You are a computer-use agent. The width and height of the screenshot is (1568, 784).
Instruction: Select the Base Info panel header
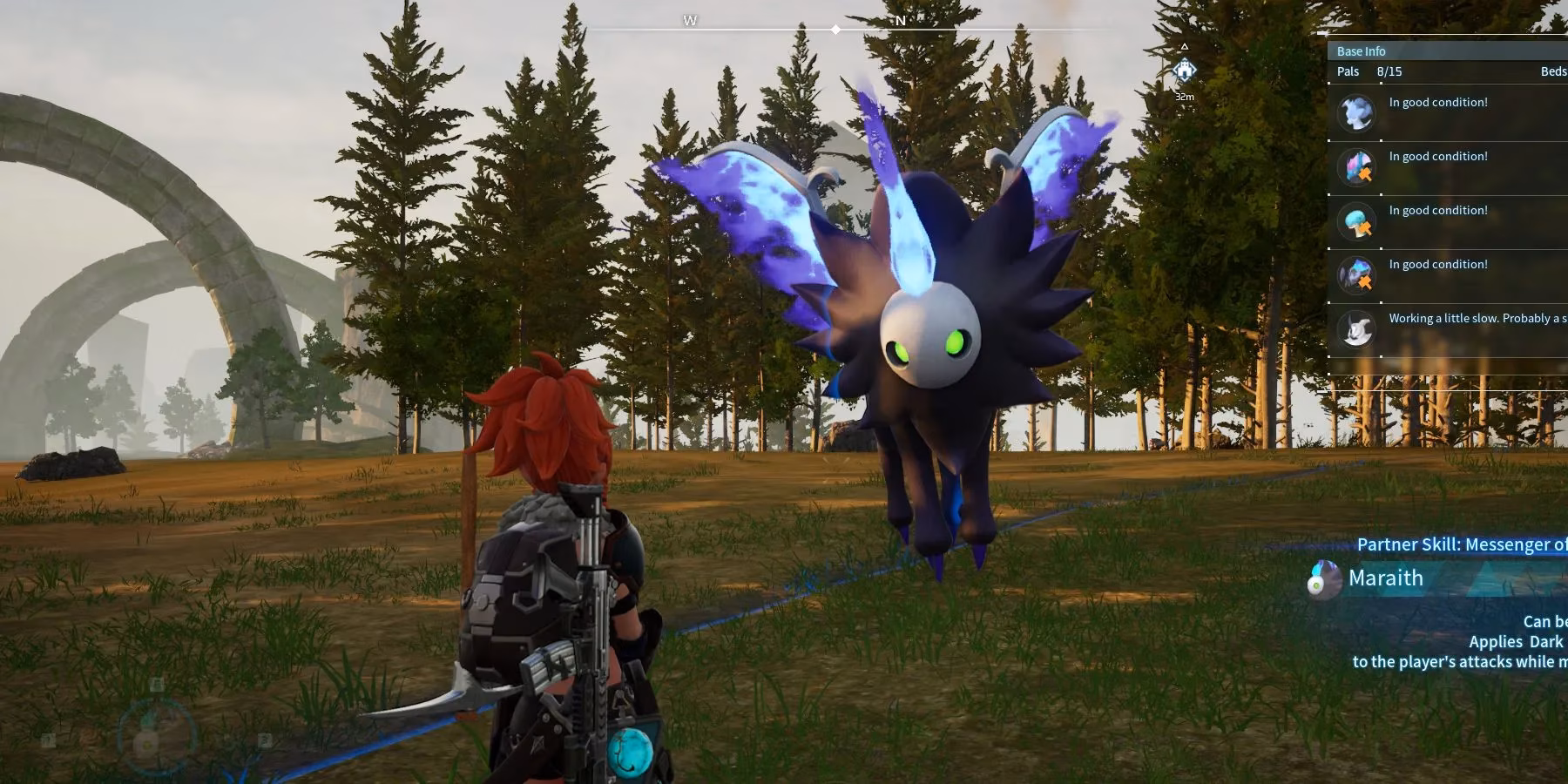pos(1362,51)
